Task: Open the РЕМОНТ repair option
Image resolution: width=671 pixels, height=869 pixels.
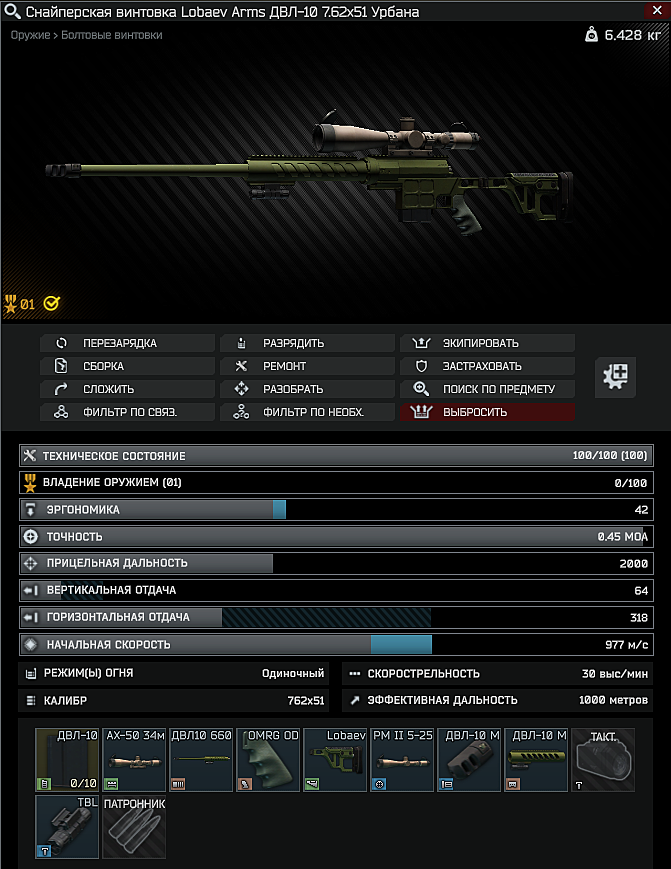Action: pos(307,366)
